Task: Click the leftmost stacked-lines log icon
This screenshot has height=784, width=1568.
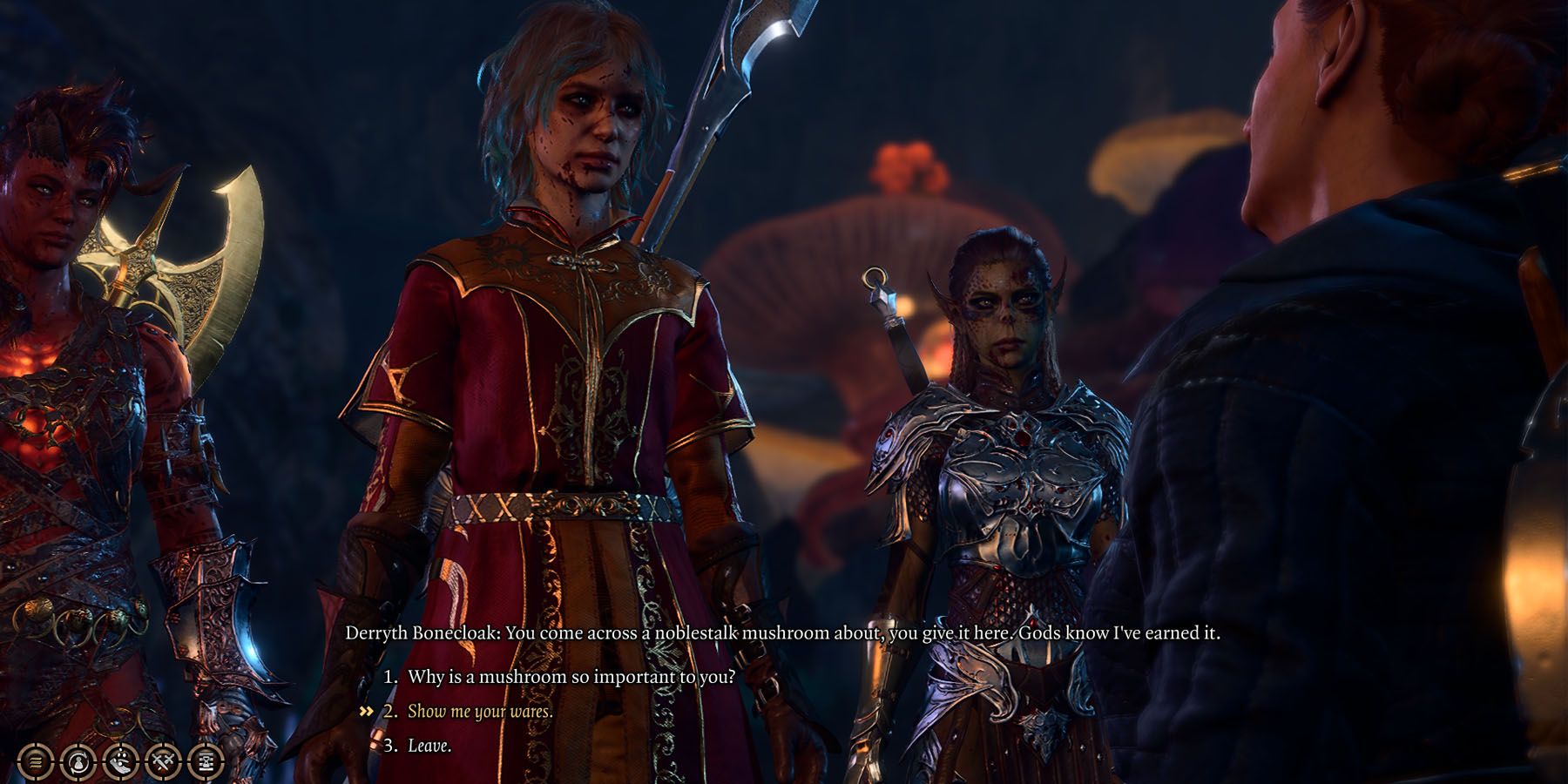Action: (x=35, y=761)
